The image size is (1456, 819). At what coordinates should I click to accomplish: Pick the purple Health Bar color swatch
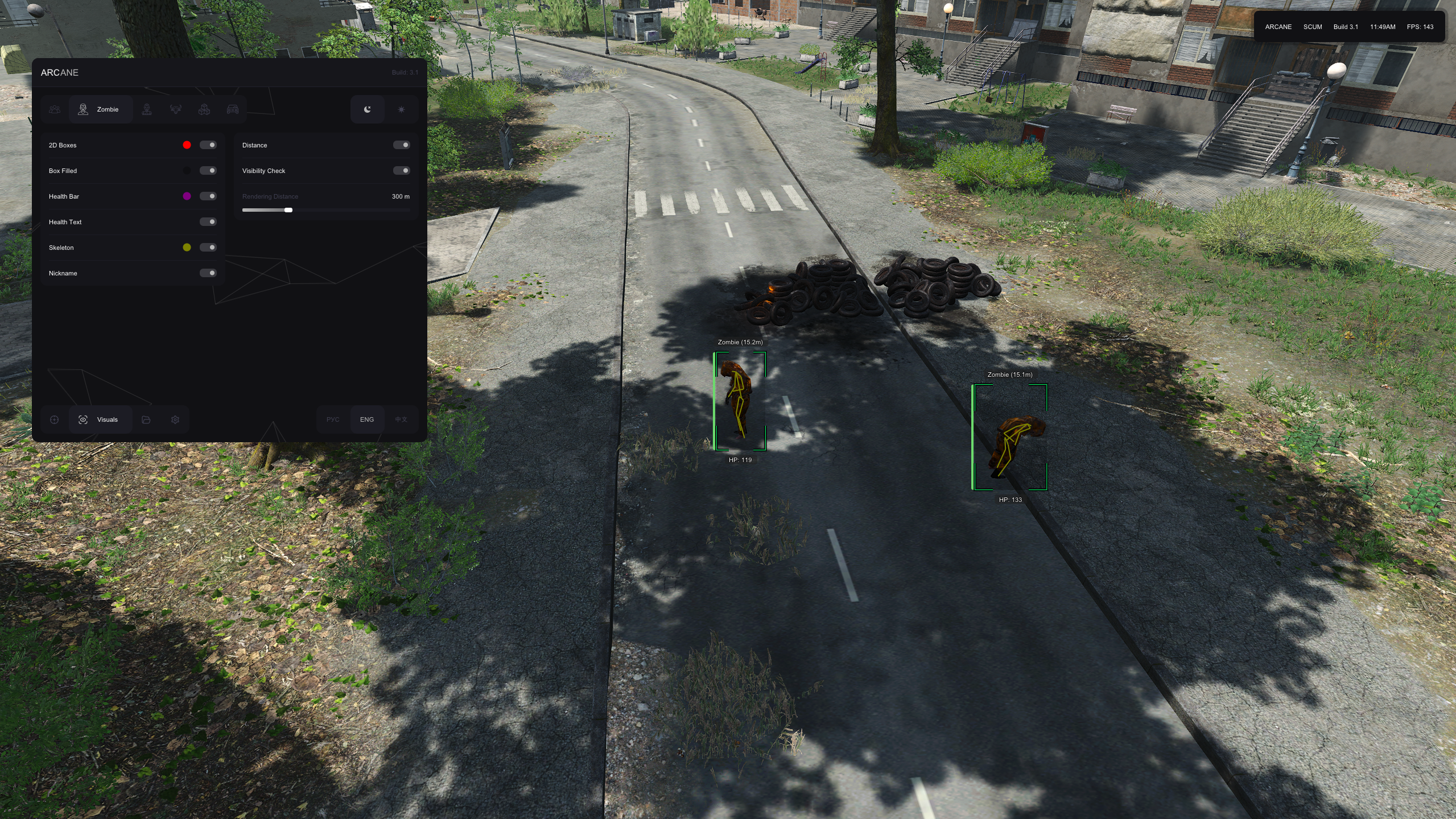point(187,196)
